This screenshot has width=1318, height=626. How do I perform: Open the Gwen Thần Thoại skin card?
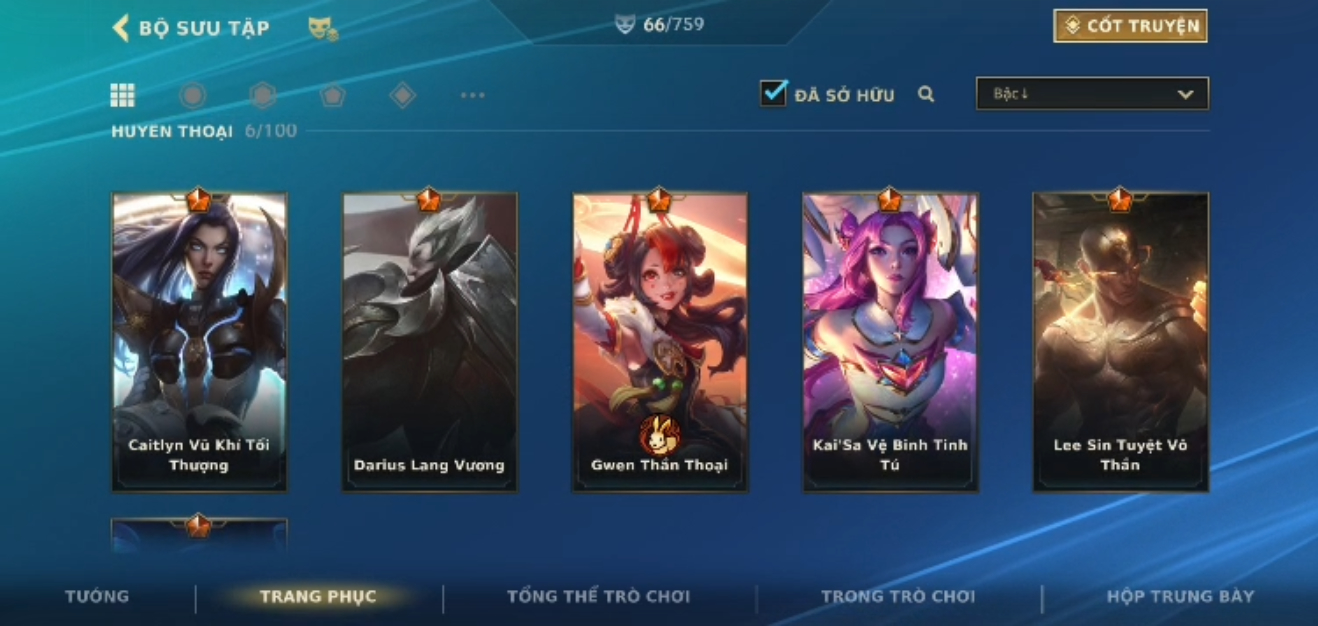(x=659, y=341)
